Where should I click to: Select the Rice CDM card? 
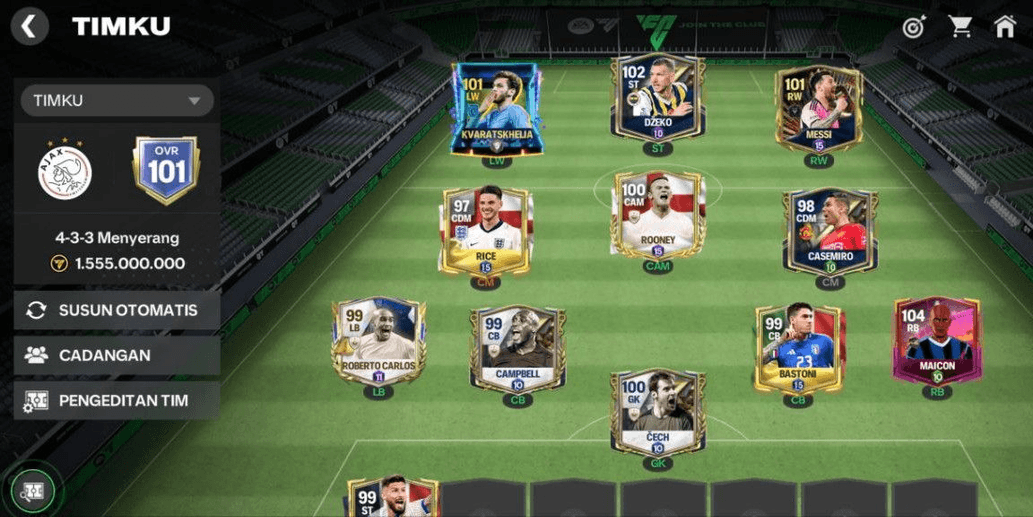point(486,231)
